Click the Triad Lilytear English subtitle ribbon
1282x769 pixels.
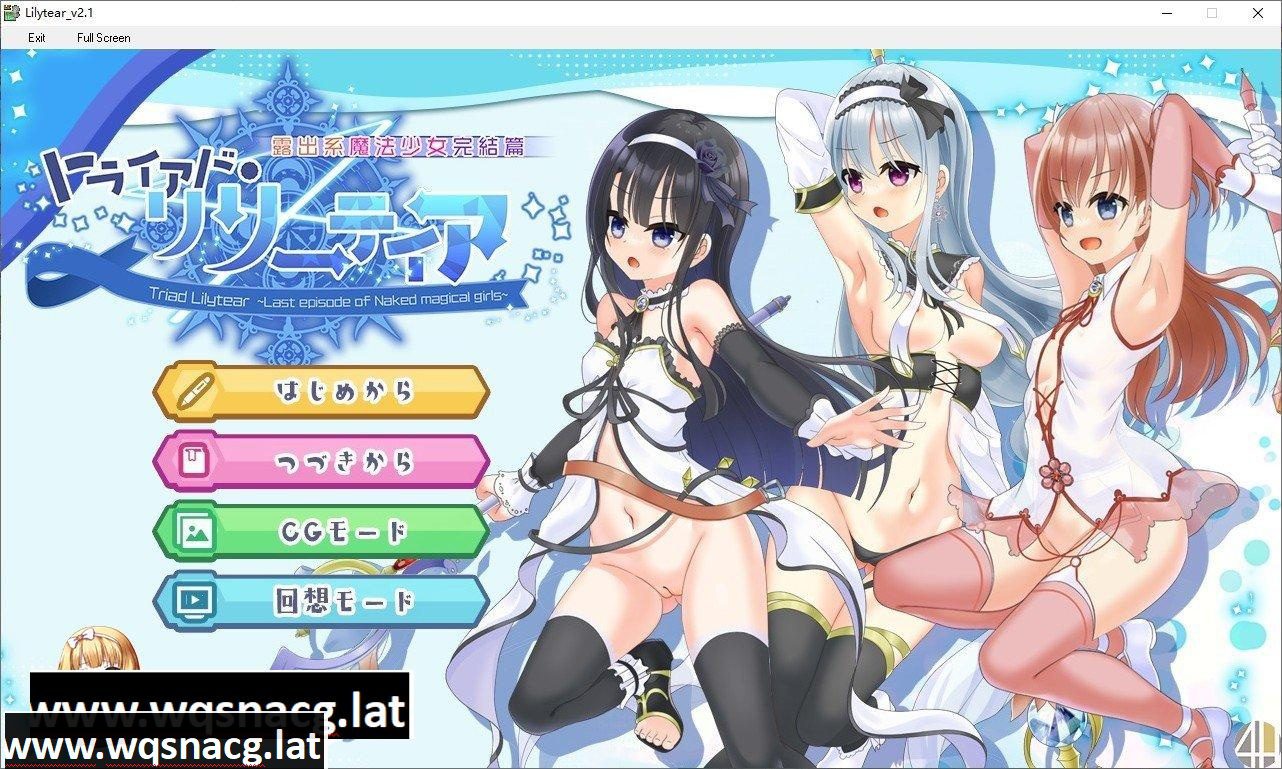click(330, 296)
